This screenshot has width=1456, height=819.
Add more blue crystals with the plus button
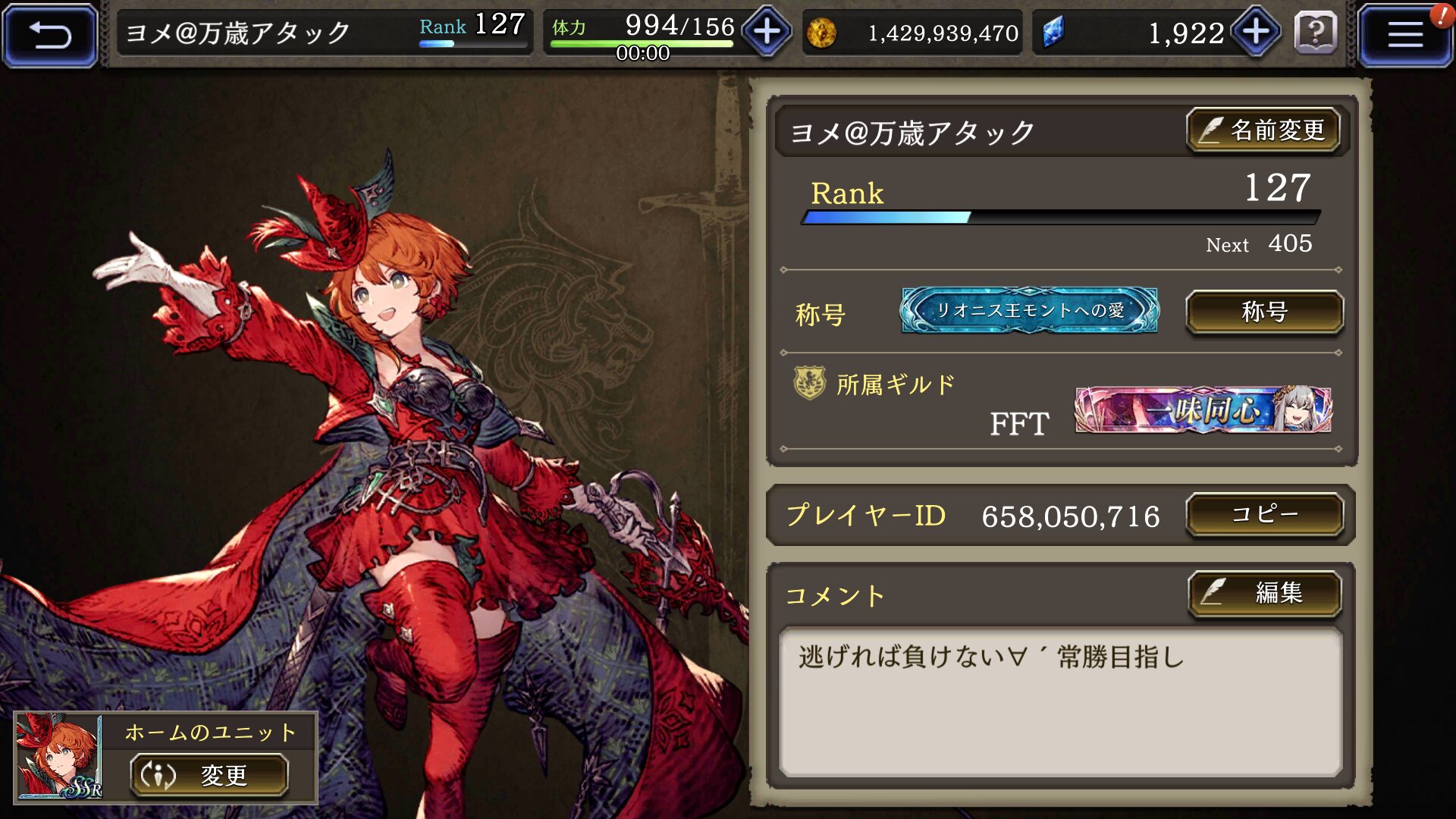pos(1256,32)
